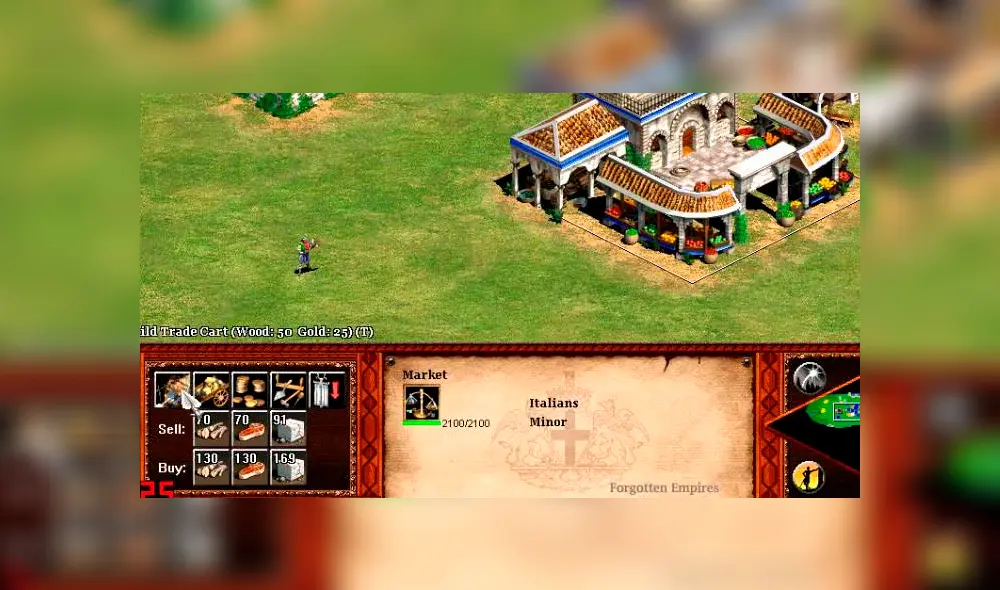The width and height of the screenshot is (1000, 590).
Task: Buy food at the market
Action: 250,466
